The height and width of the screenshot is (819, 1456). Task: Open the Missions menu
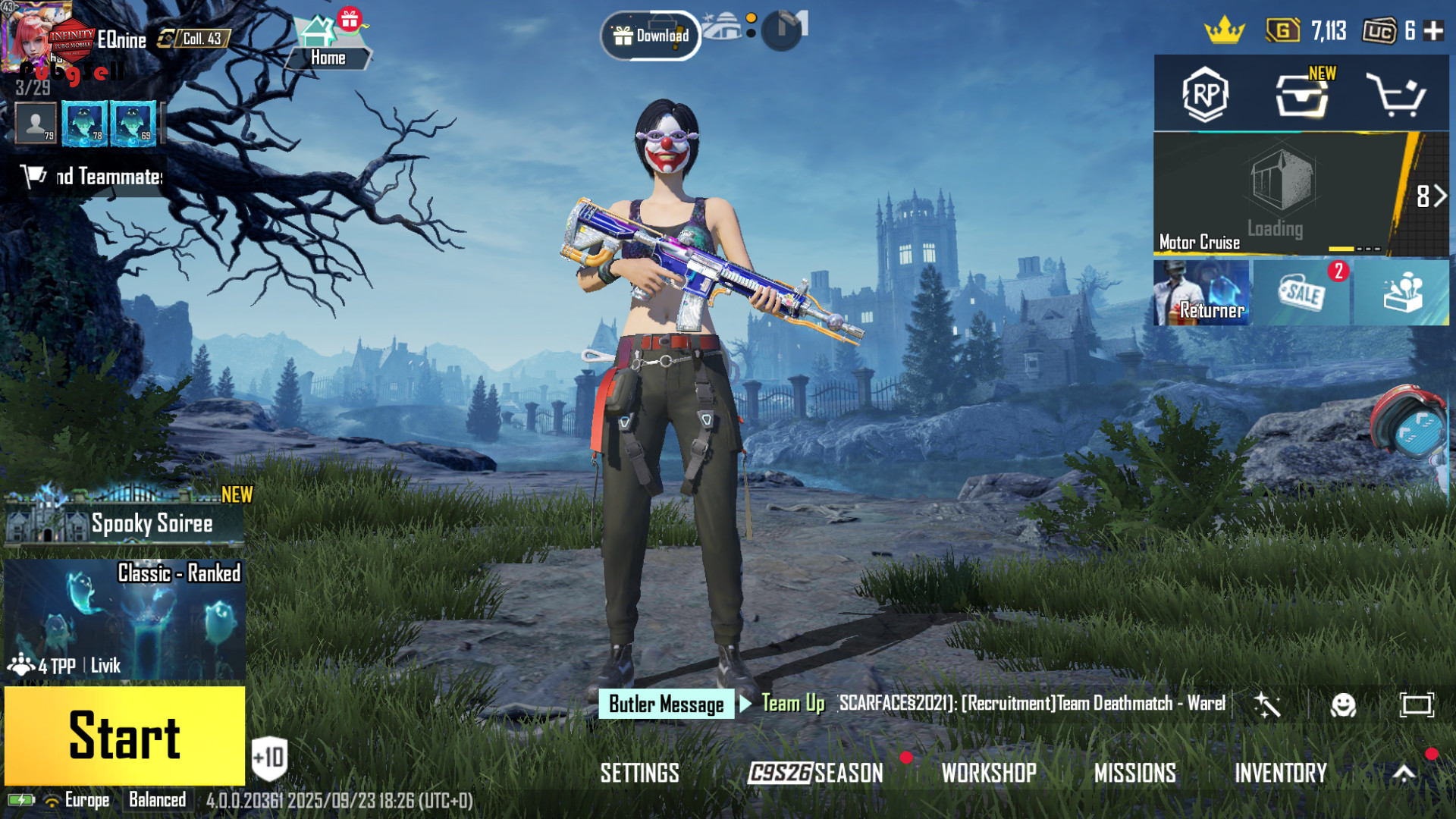point(1134,773)
